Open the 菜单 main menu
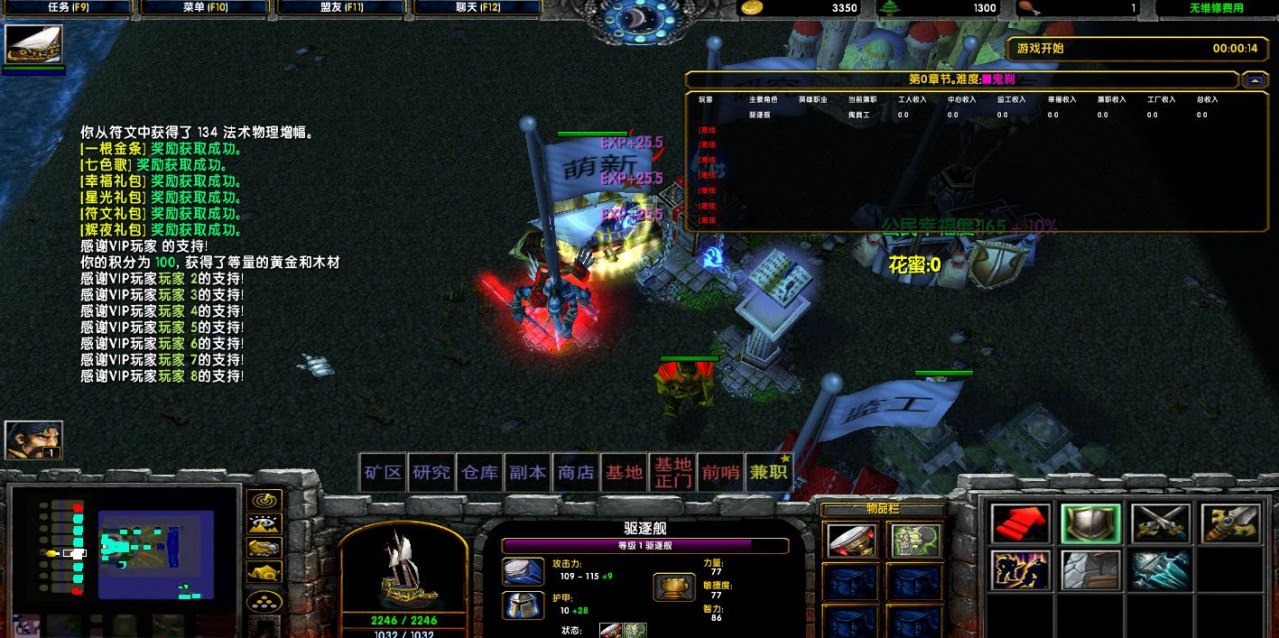 point(204,8)
